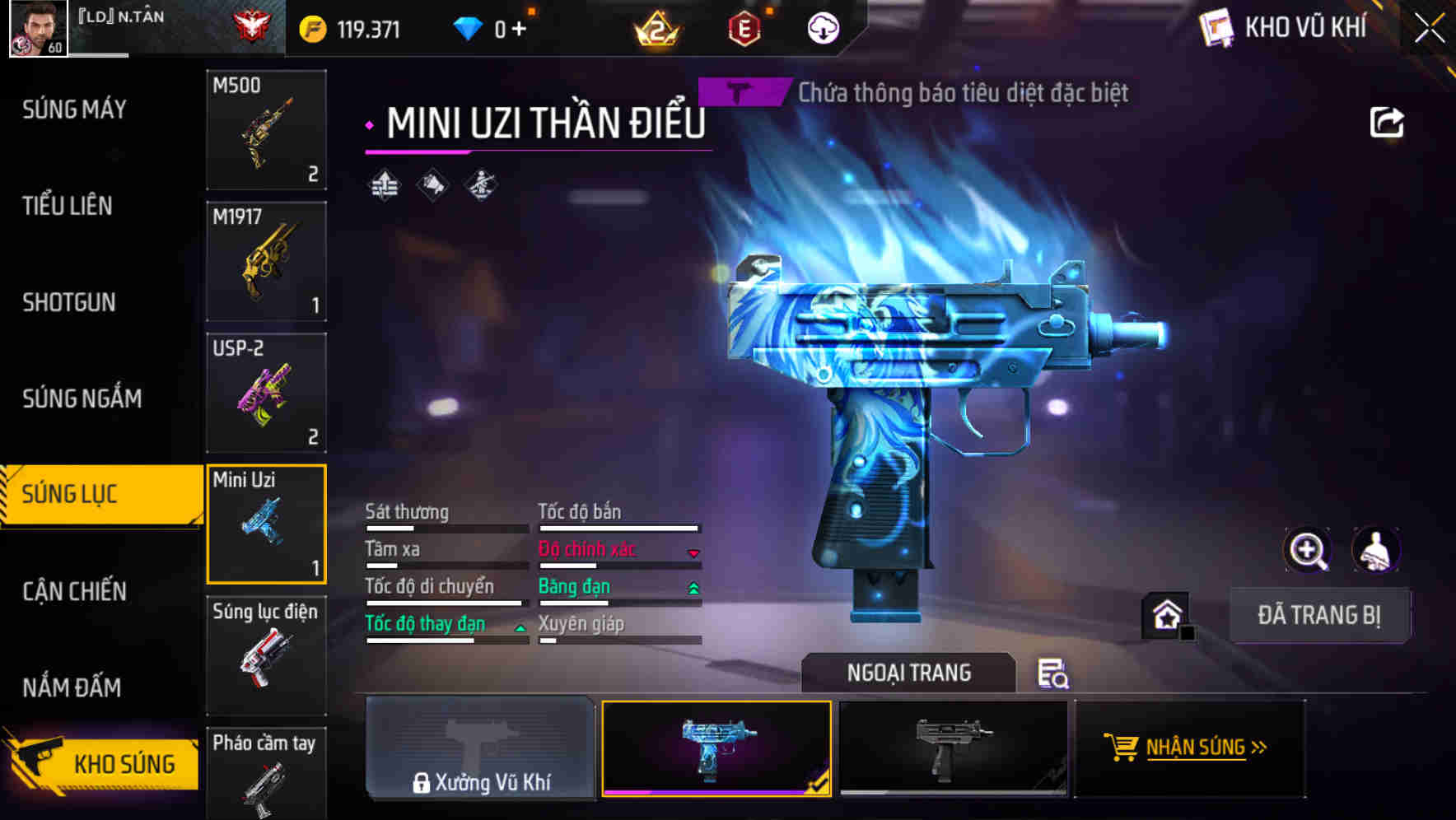Switch to the NẮM ĐẤM category

(x=72, y=687)
